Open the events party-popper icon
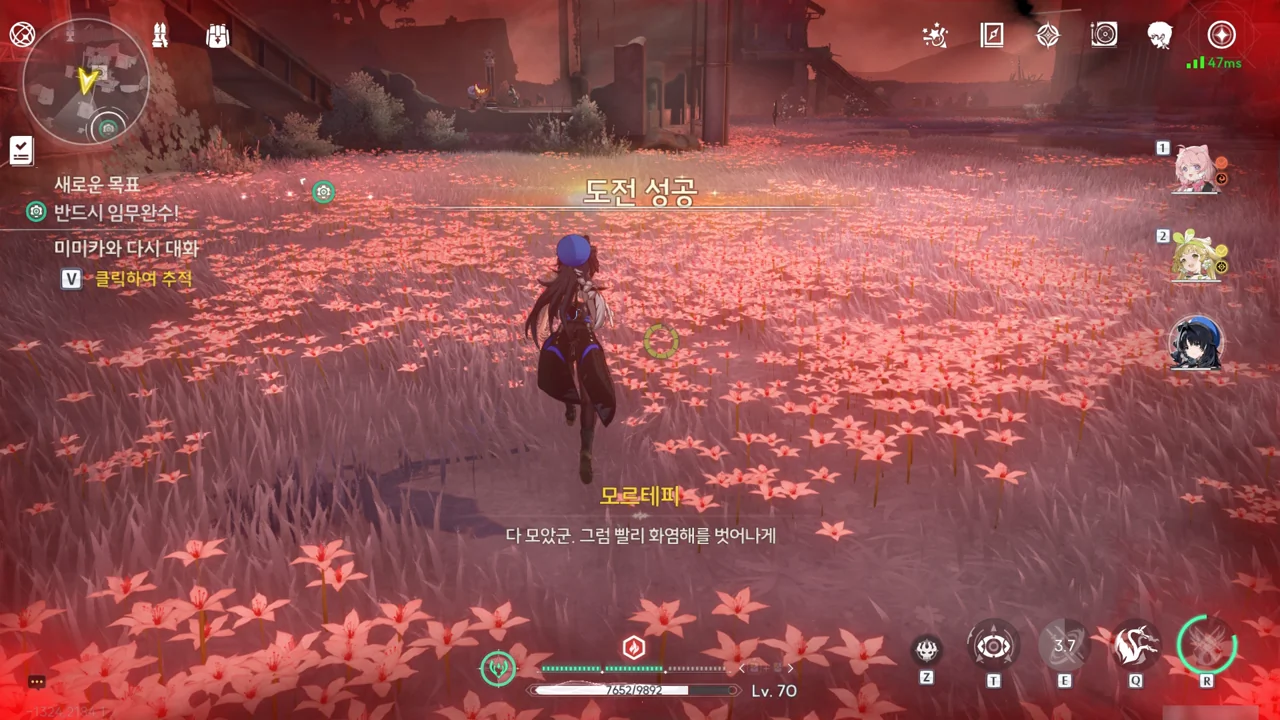The image size is (1280, 720). (935, 36)
